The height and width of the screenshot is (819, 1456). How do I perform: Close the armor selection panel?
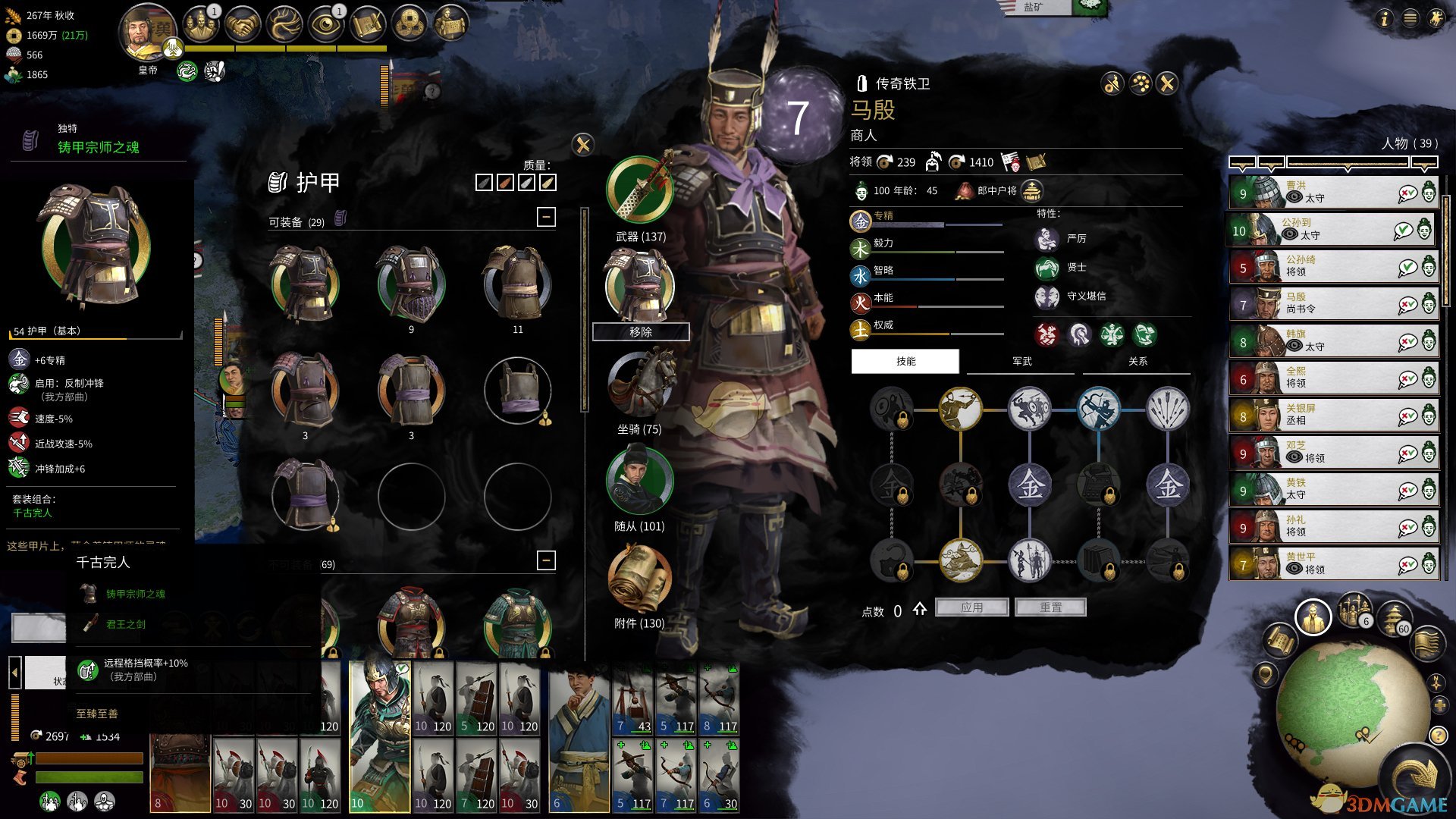[582, 144]
